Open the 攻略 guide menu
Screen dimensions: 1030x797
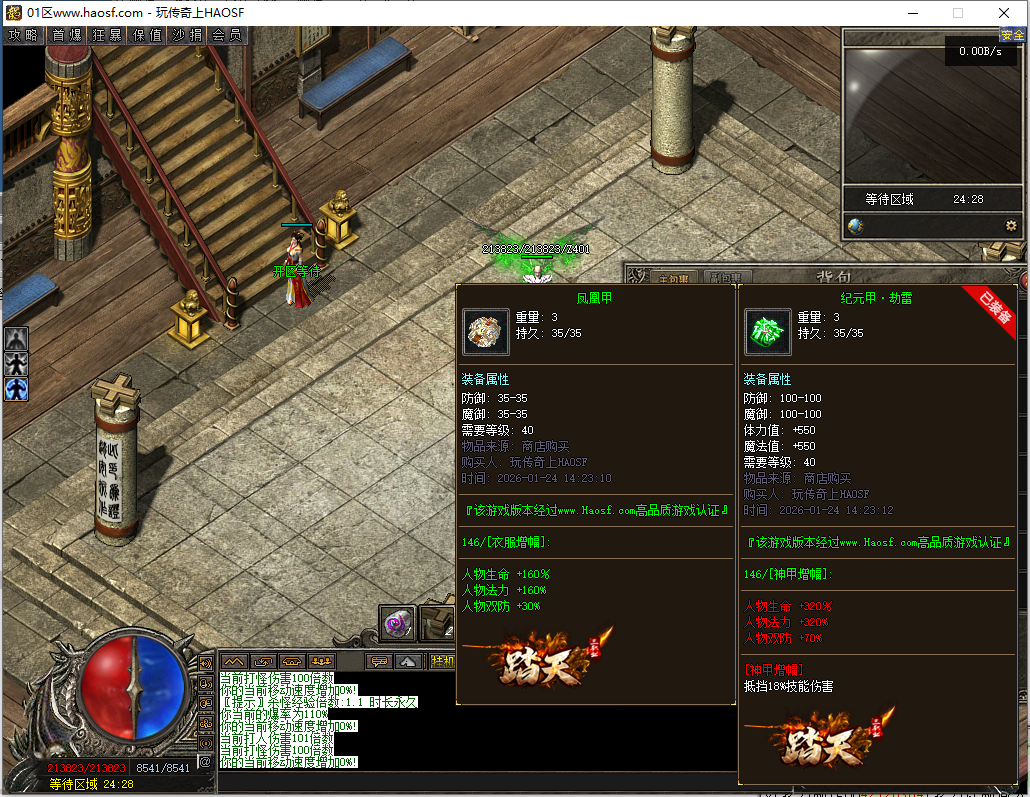click(23, 35)
